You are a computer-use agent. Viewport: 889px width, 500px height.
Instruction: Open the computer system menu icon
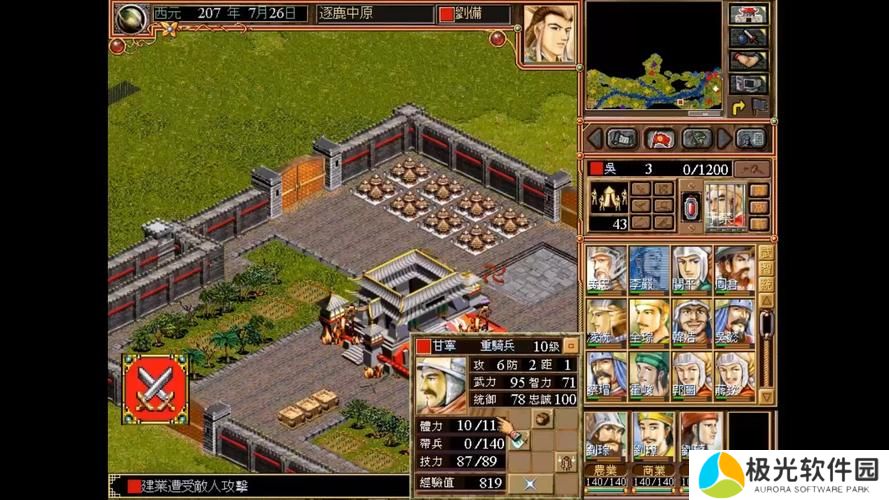click(x=747, y=84)
